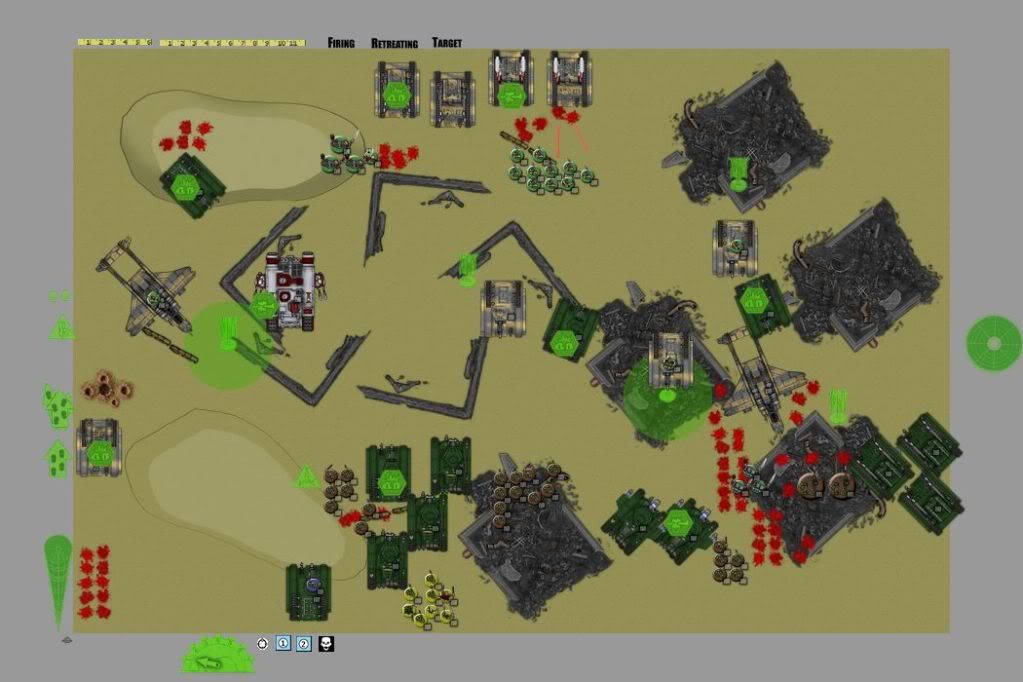Select the Firing marker label

341,43
